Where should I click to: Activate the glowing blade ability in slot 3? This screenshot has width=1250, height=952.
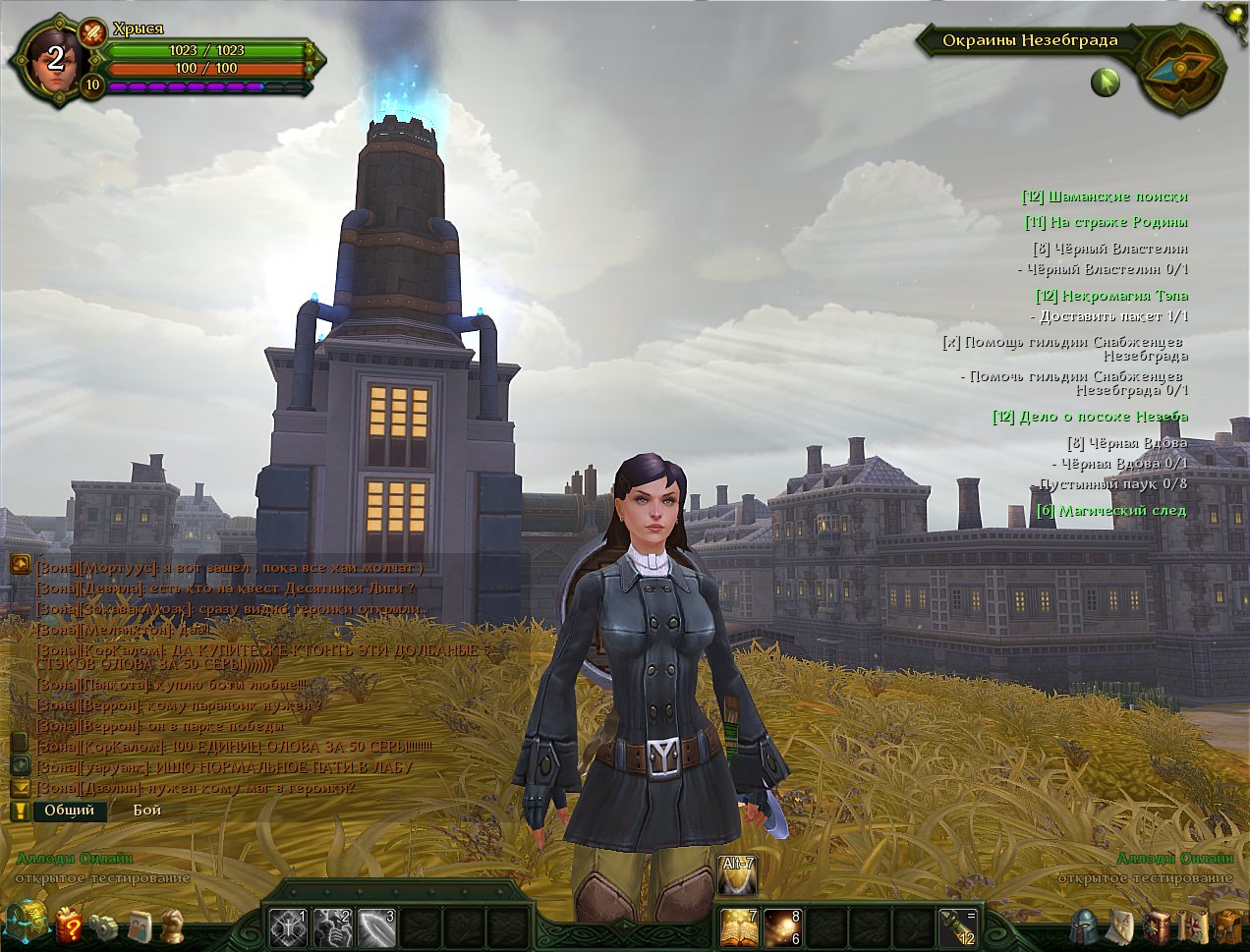pyautogui.click(x=375, y=926)
